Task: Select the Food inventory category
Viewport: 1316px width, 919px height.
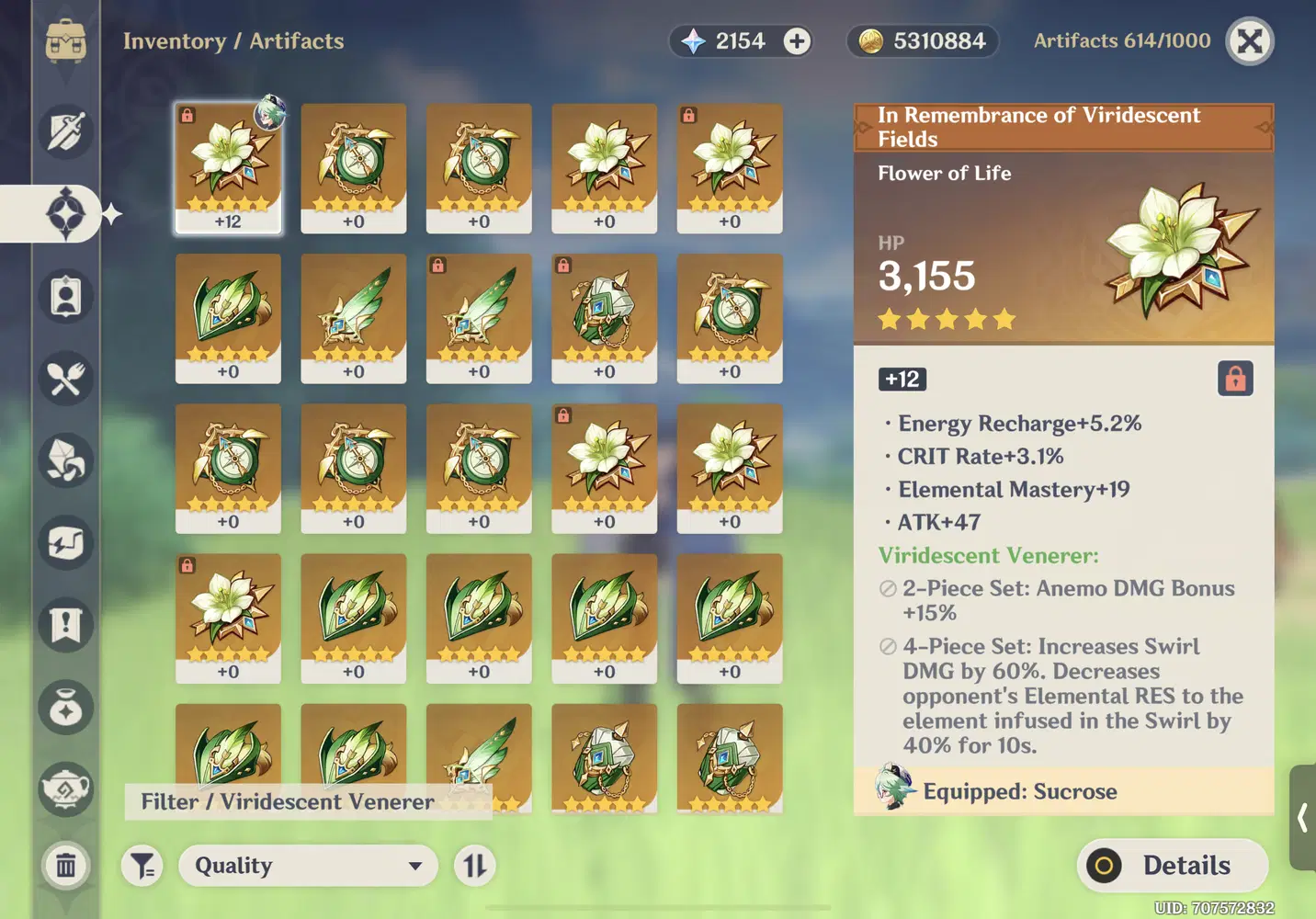Action: pos(66,380)
